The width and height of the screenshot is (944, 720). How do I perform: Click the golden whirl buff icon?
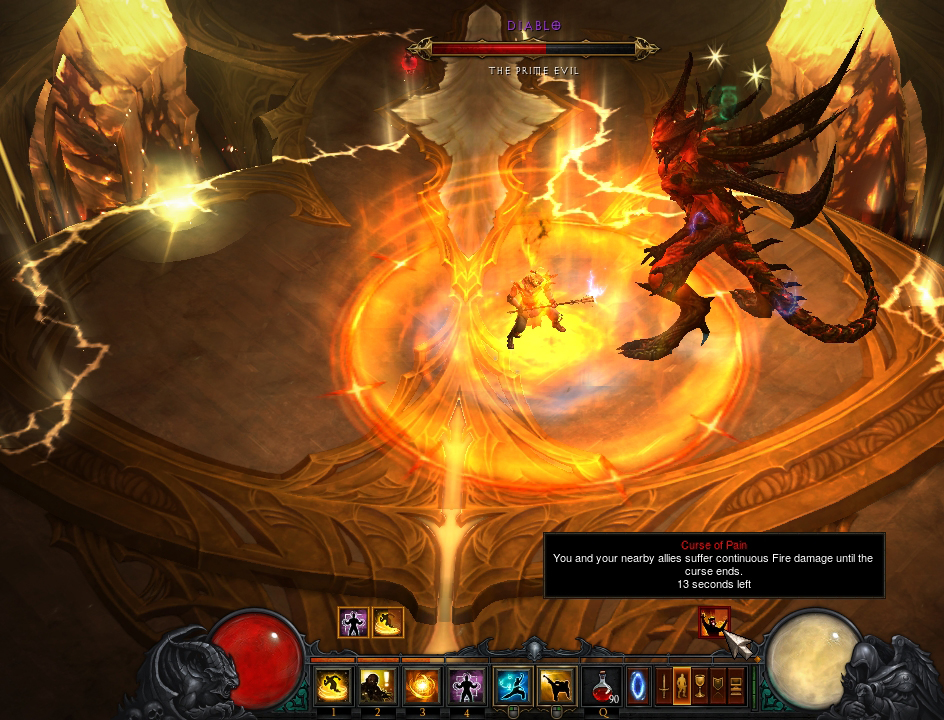point(387,622)
